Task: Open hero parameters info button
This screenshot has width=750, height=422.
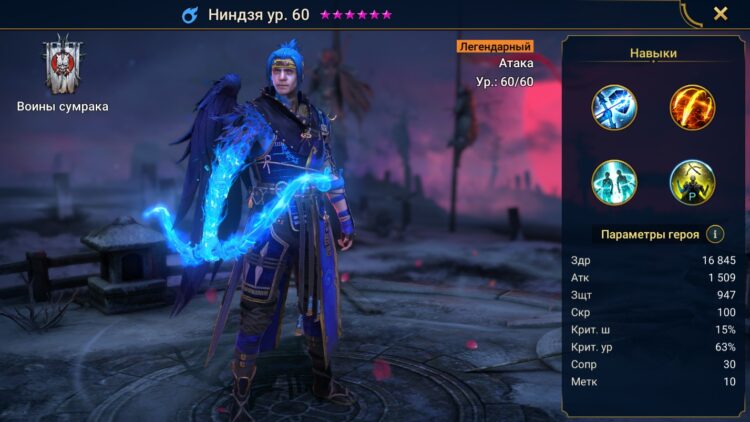Action: tap(715, 234)
